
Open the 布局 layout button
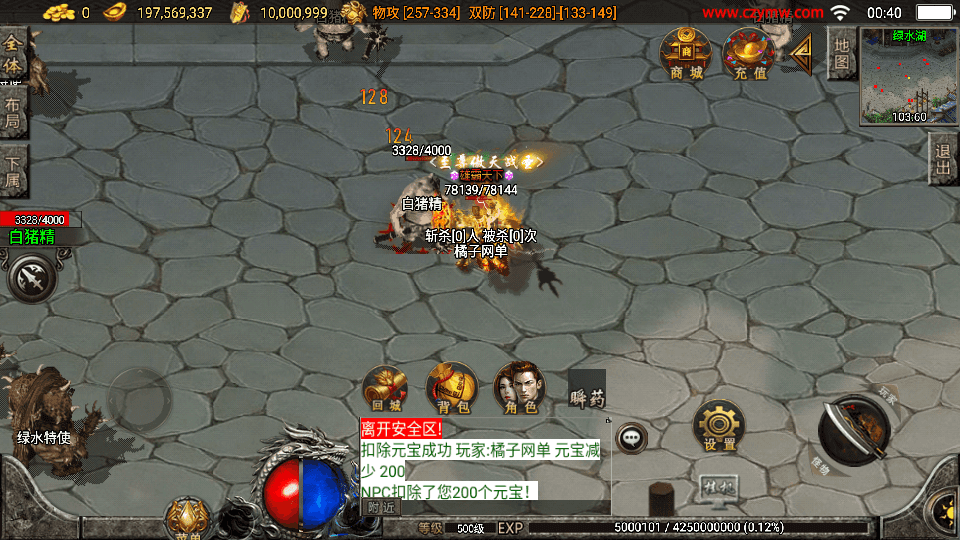(13, 112)
